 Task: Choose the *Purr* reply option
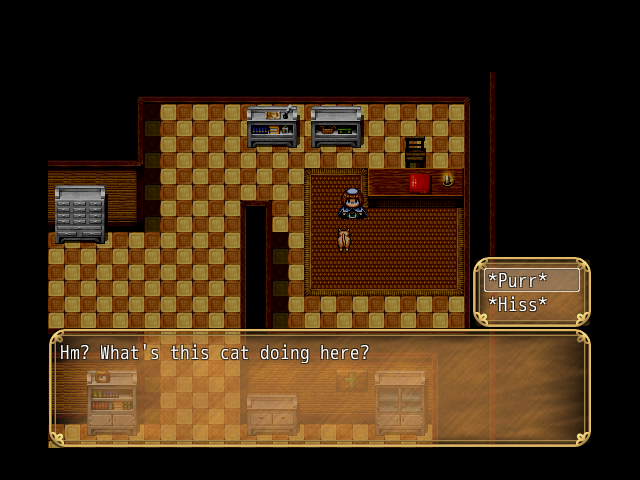(x=531, y=281)
